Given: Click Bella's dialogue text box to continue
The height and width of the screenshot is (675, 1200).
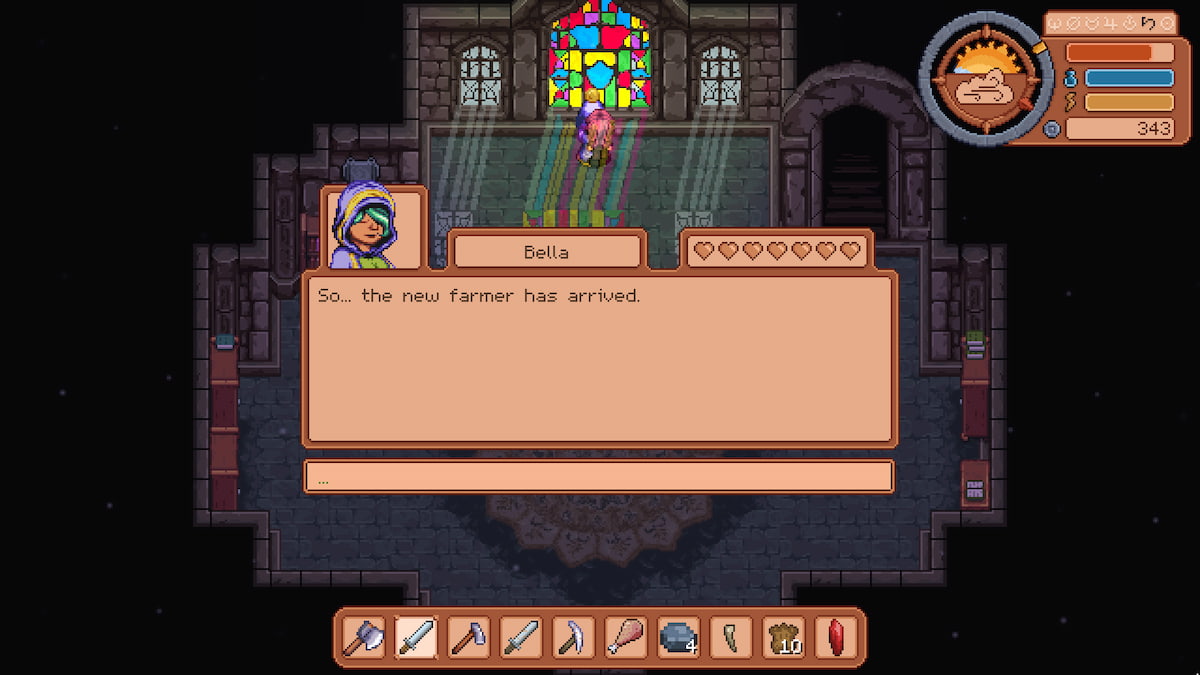Looking at the screenshot, I should 598,358.
